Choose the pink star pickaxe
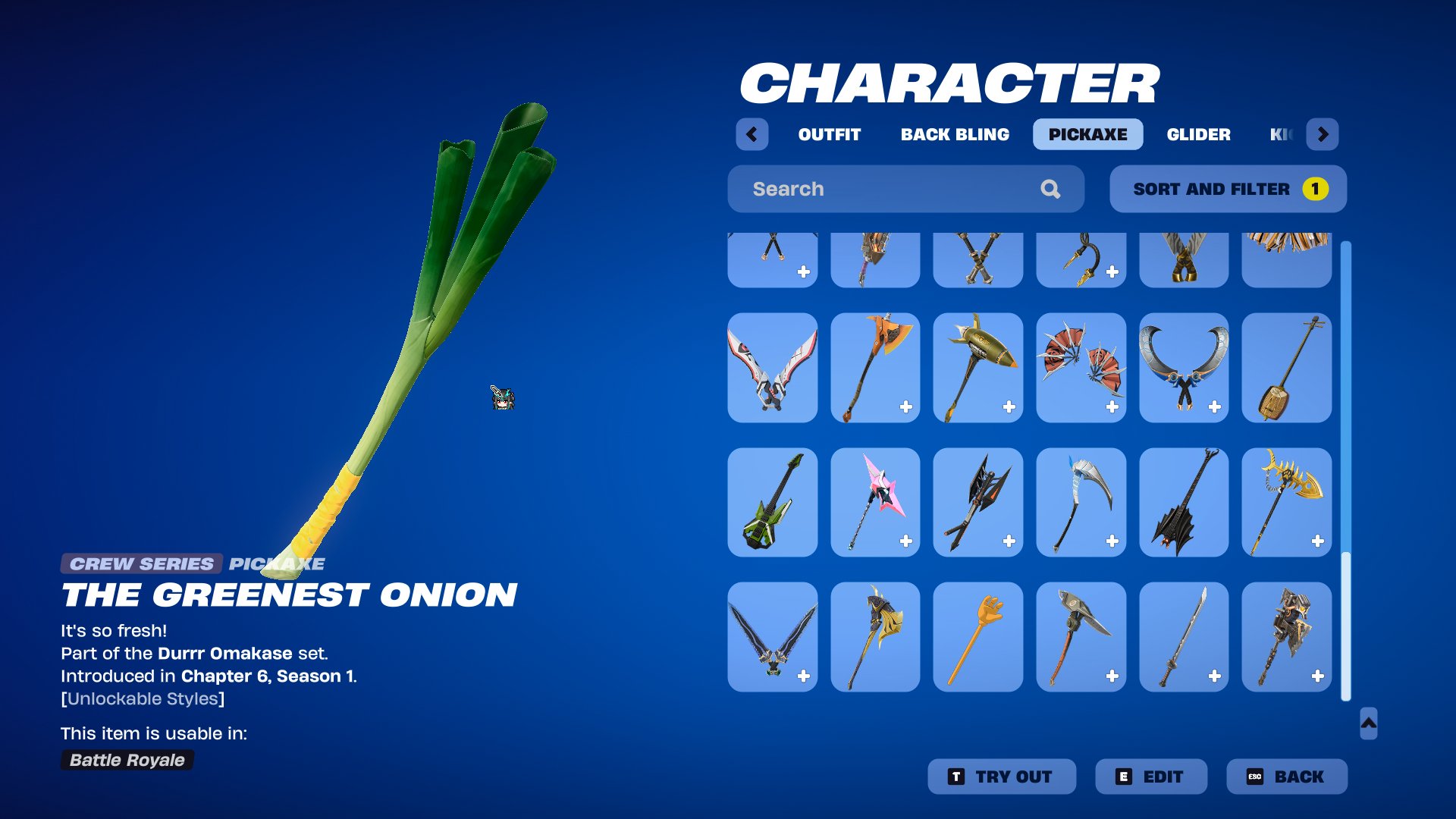1456x819 pixels. [x=875, y=502]
